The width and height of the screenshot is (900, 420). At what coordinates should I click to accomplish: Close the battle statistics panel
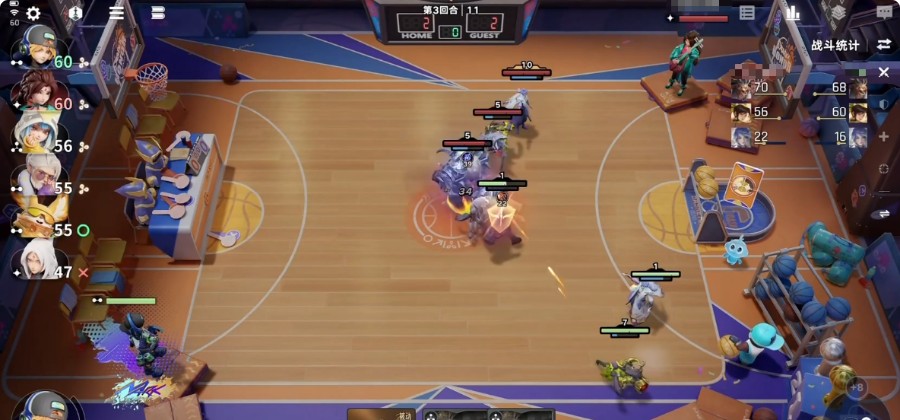point(884,73)
